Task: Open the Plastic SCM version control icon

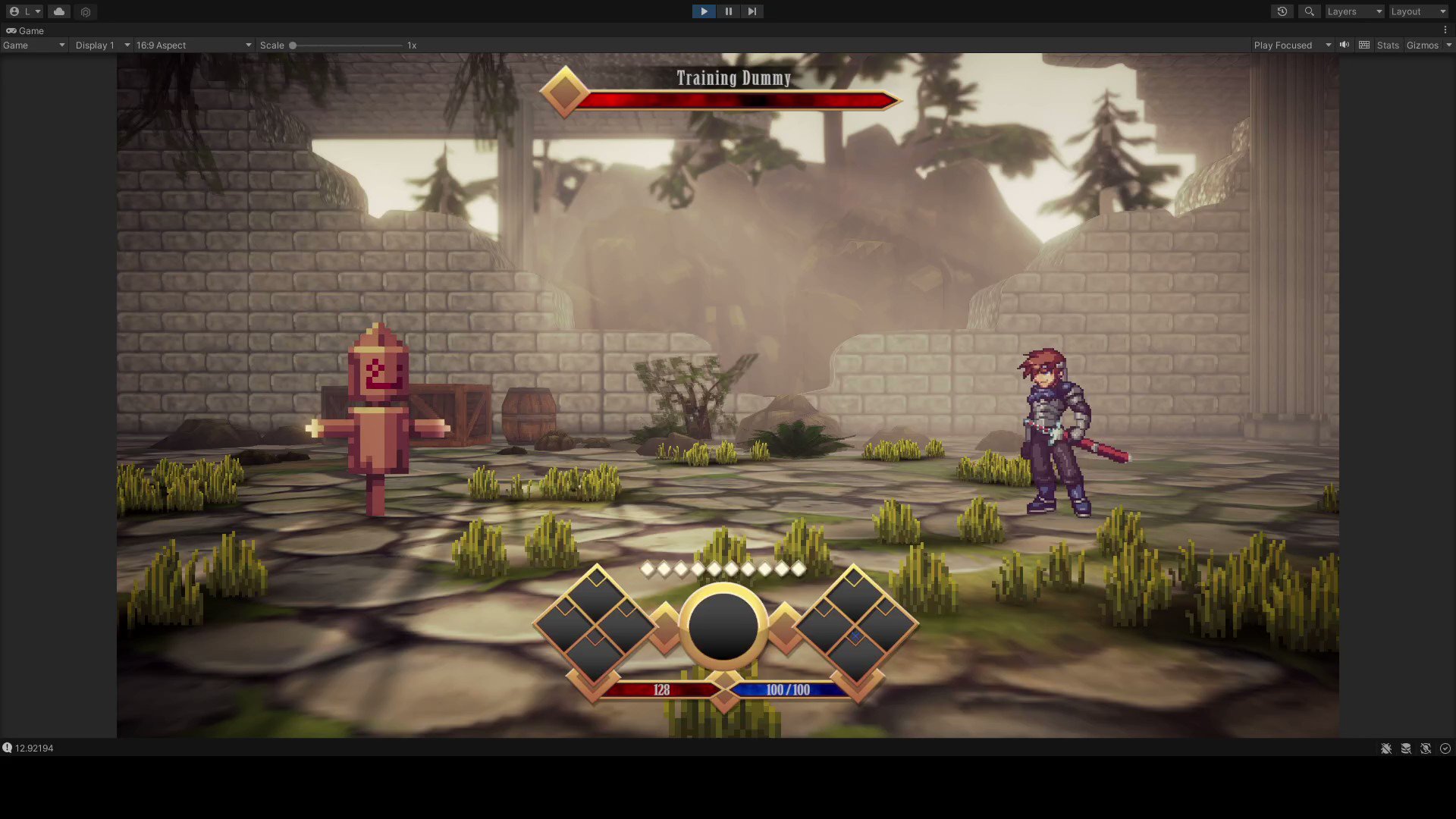Action: pyautogui.click(x=85, y=11)
